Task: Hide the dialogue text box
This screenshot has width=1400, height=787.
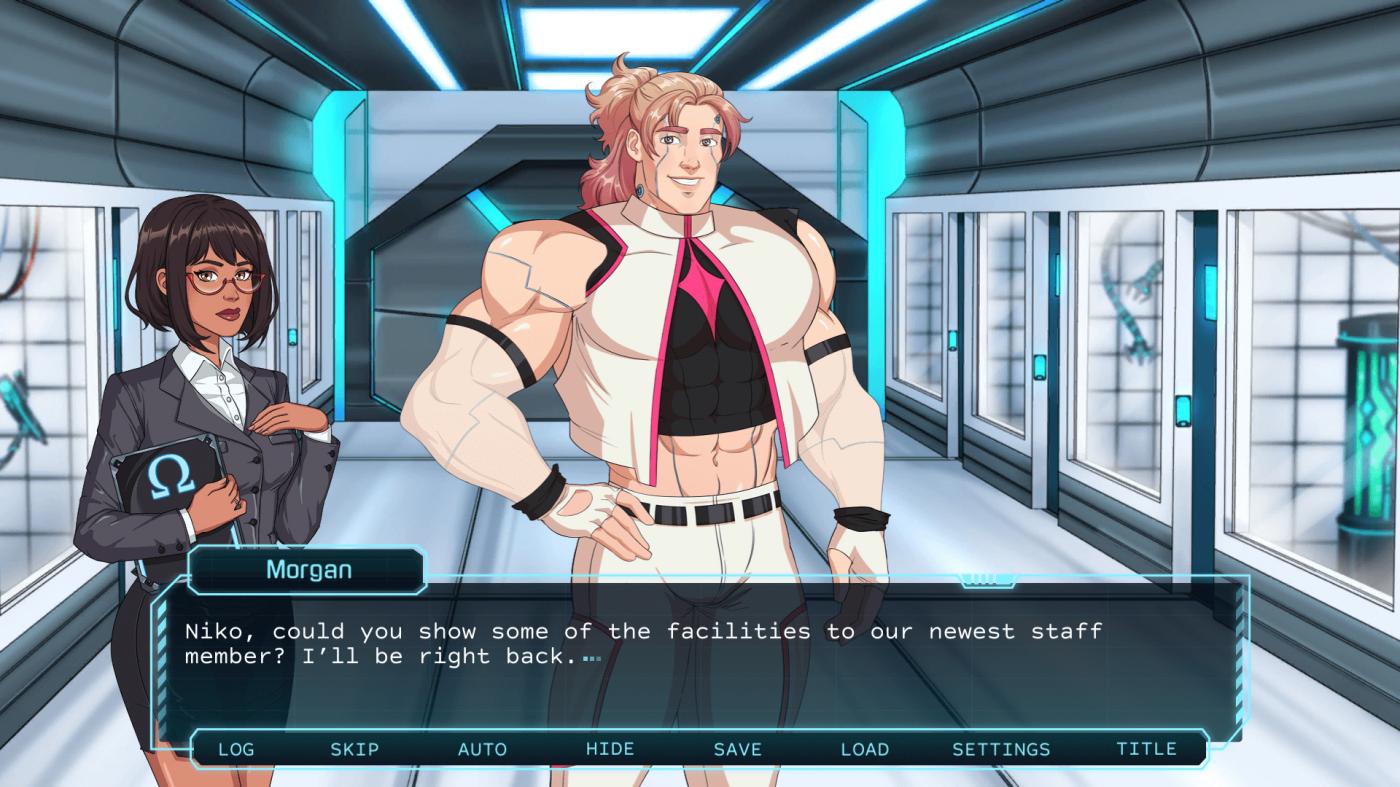Action: point(610,749)
